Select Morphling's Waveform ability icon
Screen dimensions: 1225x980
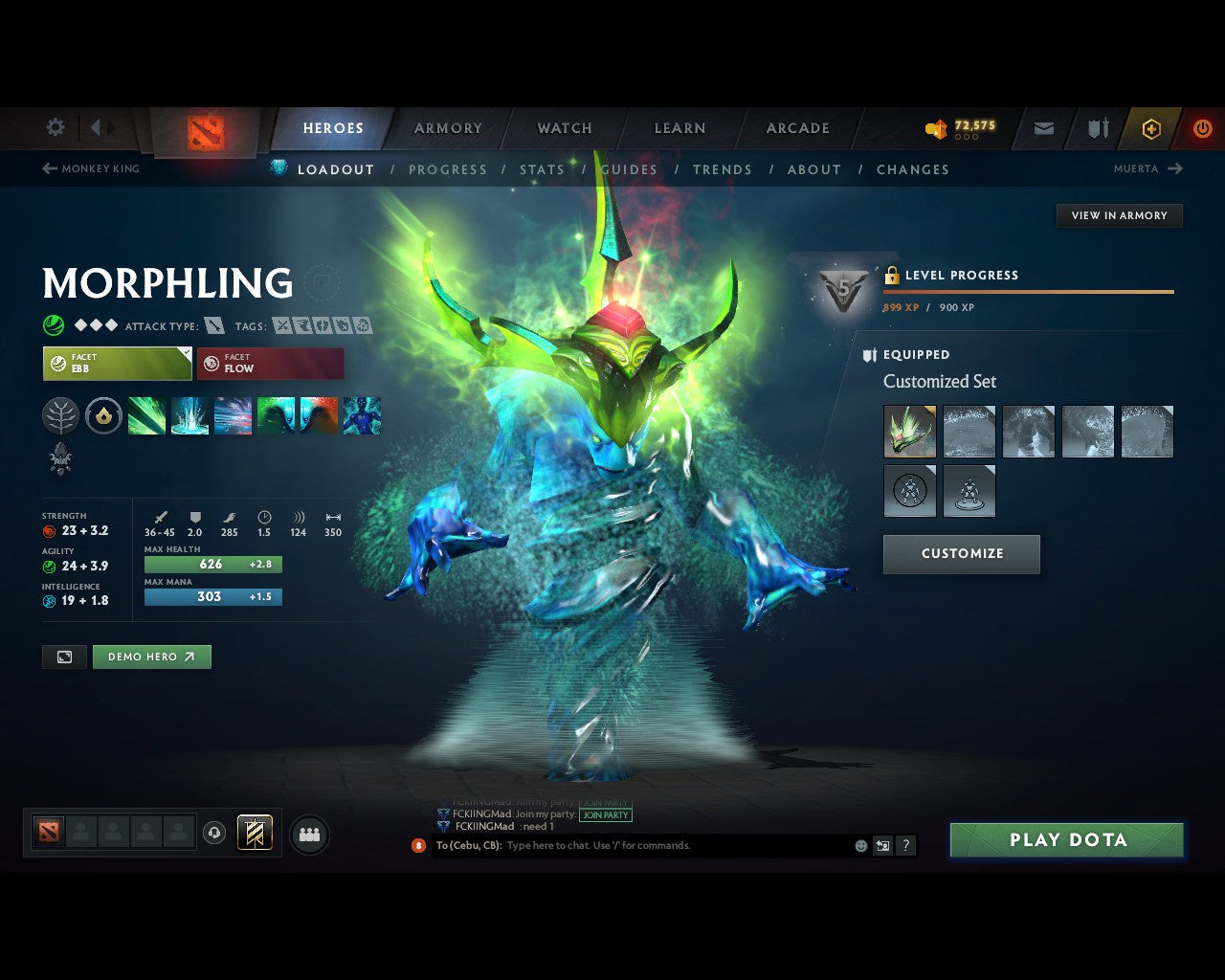pos(146,414)
